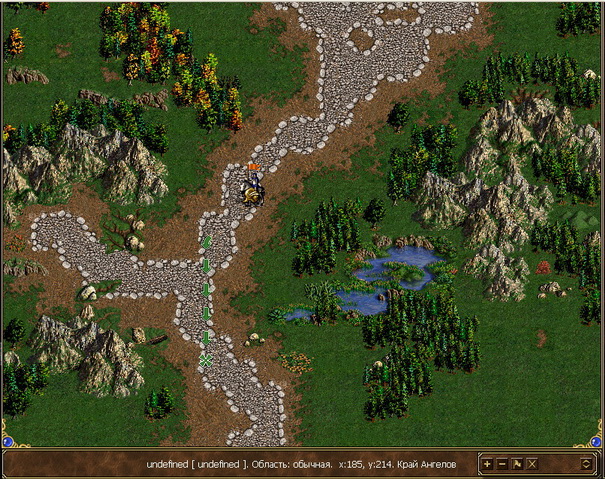
Task: Toggle the up-down arrows expander button
Action: (585, 464)
